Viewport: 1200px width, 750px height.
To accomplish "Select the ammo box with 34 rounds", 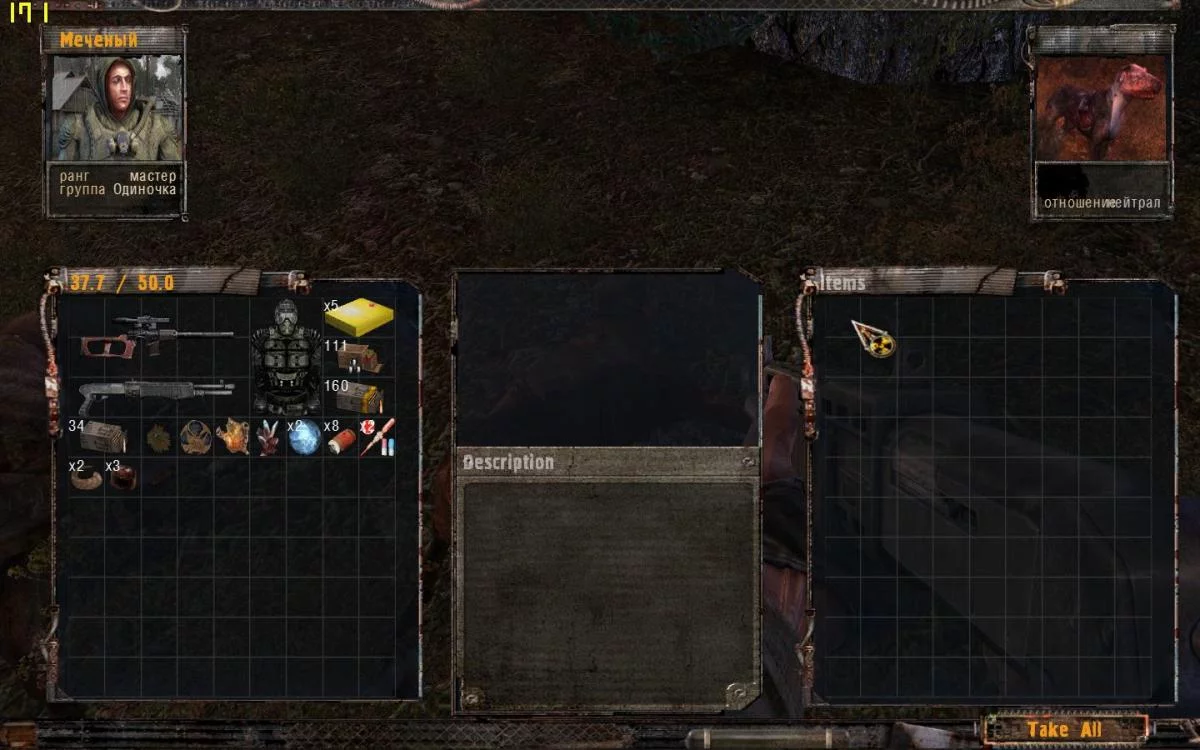I will click(102, 437).
